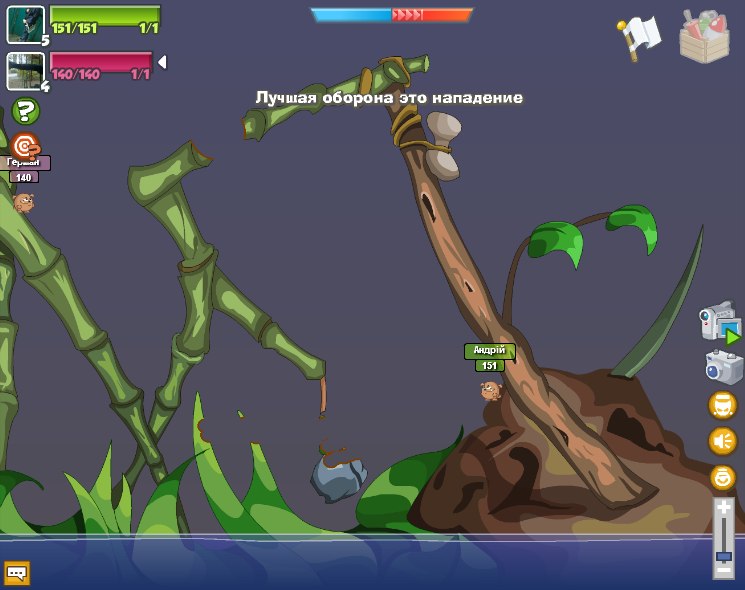The width and height of the screenshot is (745, 590).
Task: Open the green question mark help
Action: 26,111
